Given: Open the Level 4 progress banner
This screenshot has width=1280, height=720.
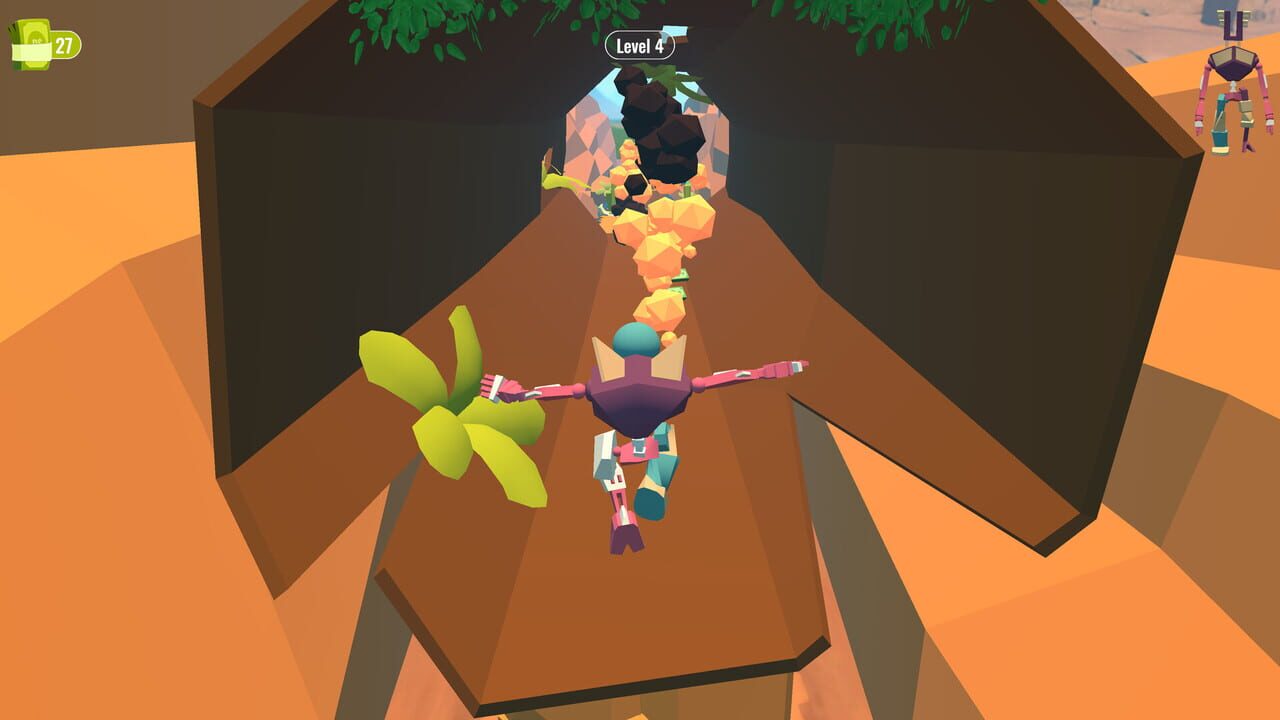Looking at the screenshot, I should [640, 45].
